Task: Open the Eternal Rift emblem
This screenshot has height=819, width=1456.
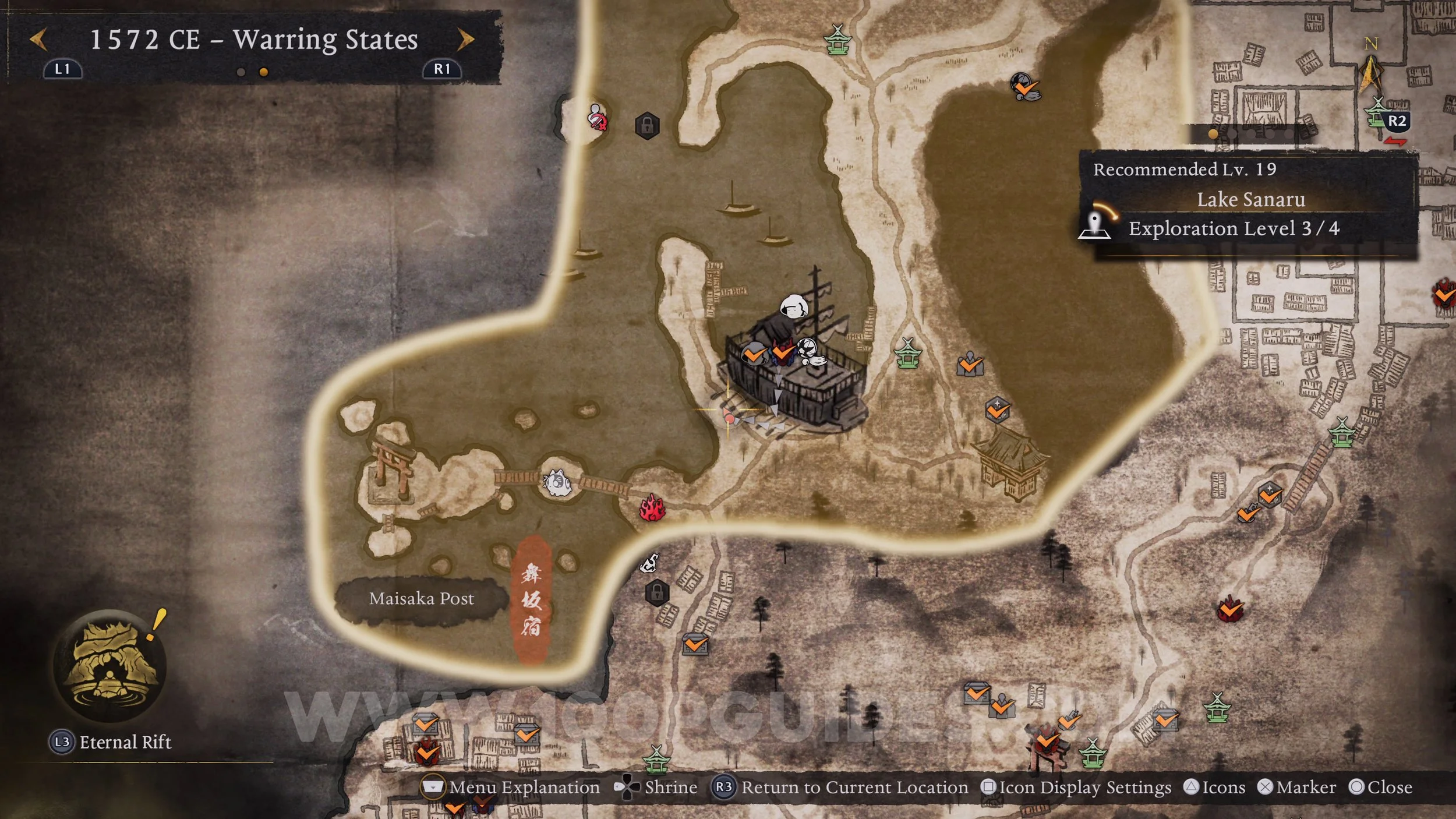Action: [110, 665]
